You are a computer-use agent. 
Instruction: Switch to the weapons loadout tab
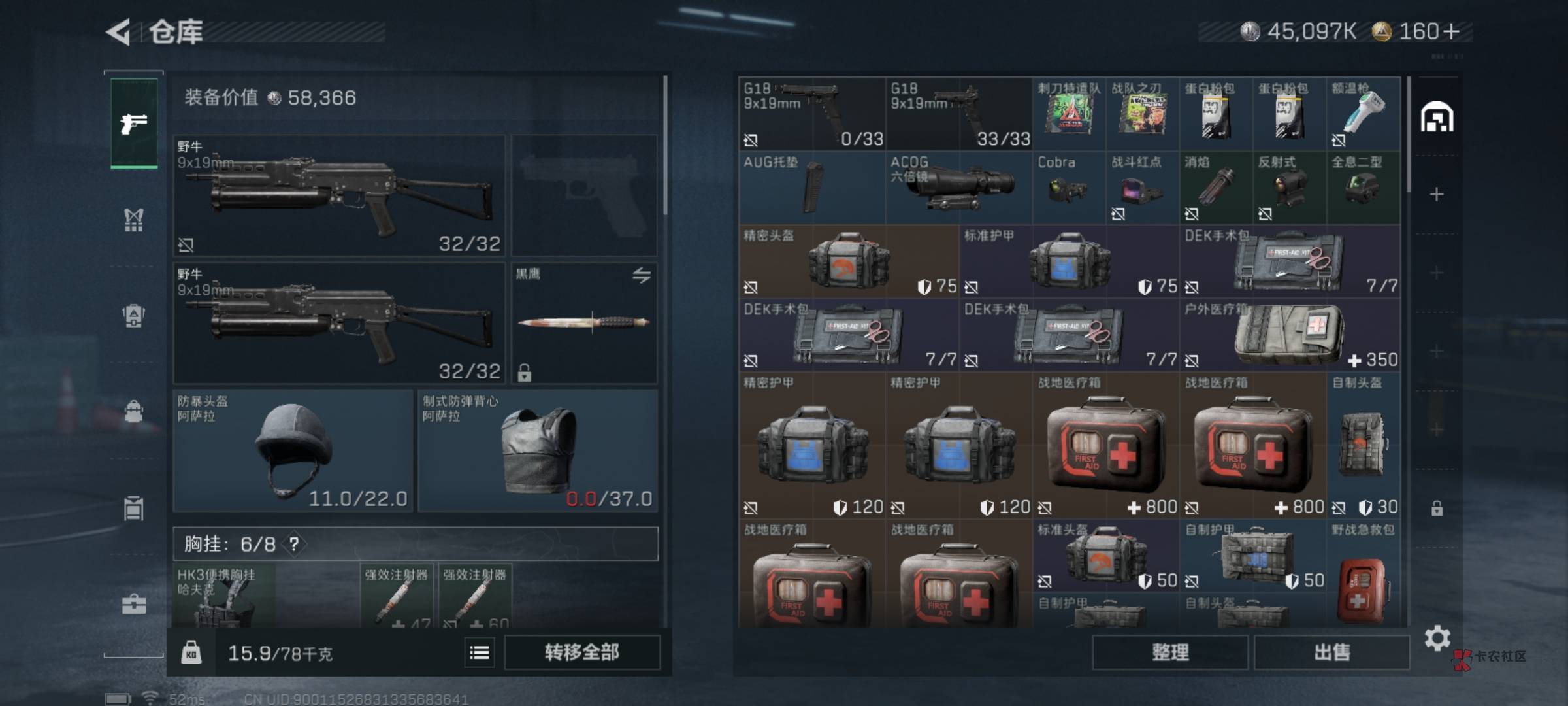click(x=134, y=123)
